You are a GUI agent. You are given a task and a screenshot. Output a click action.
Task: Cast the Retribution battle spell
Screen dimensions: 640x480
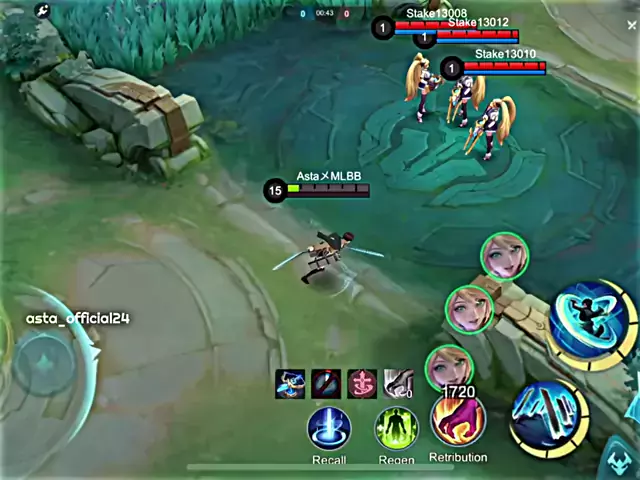pos(458,421)
